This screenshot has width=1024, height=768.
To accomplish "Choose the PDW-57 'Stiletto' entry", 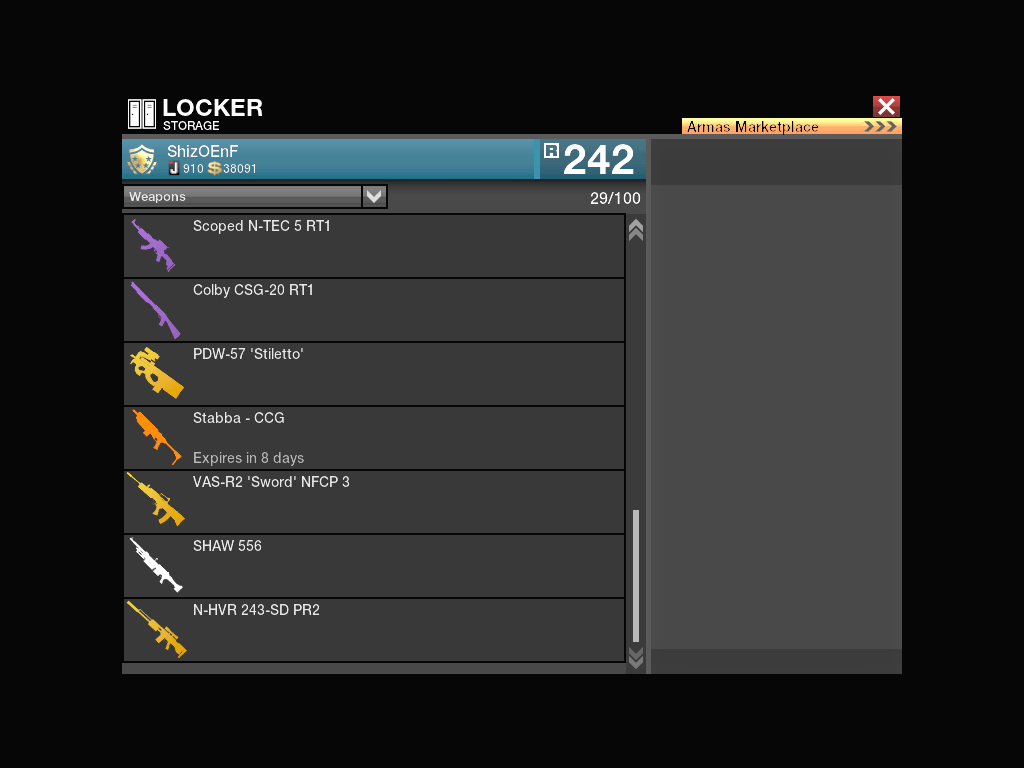I will tap(374, 374).
